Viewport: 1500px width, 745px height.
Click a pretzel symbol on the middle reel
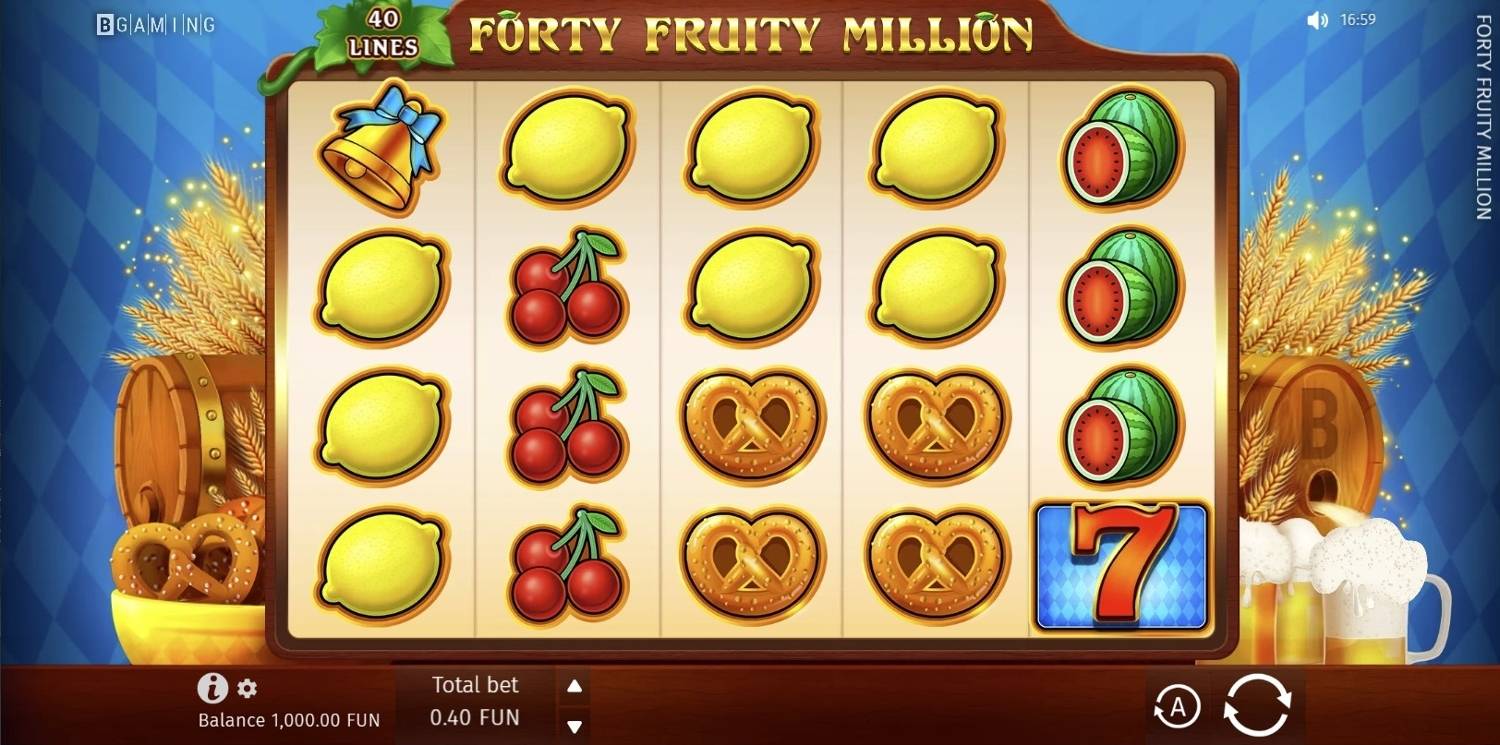tap(750, 423)
